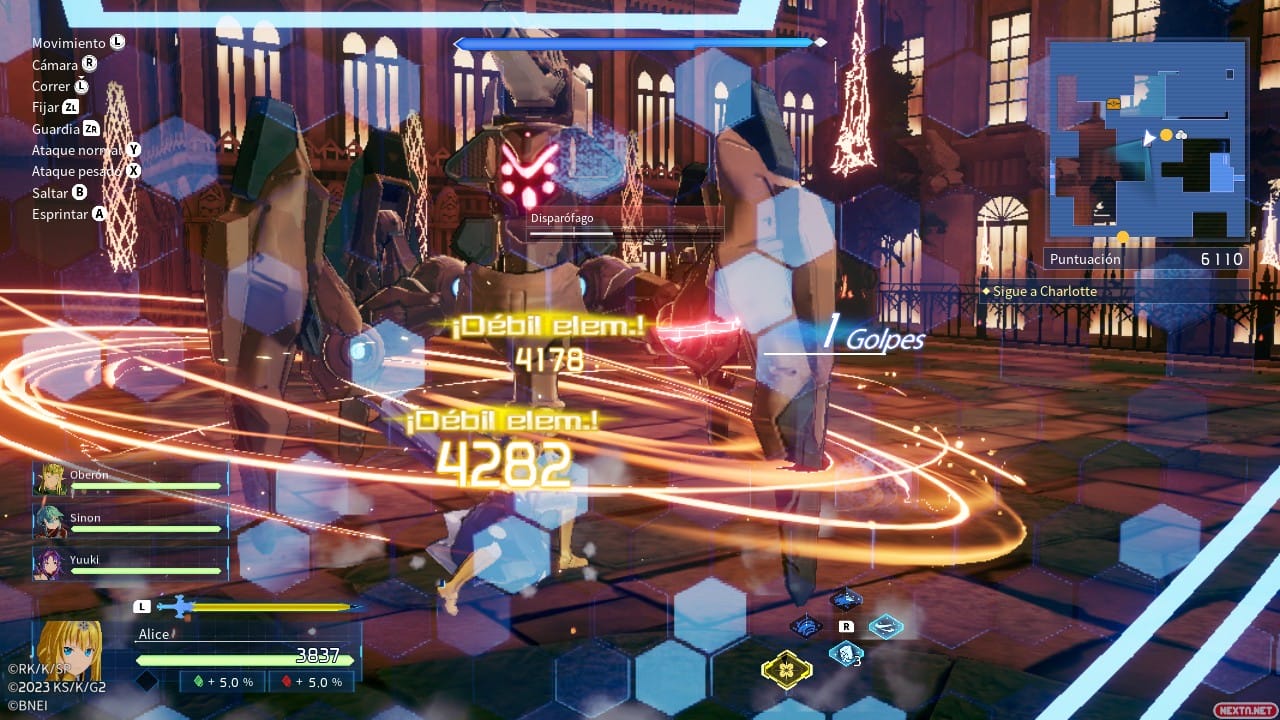Select the treasure chest marker on minimap
Screen dimensions: 1280x720
click(1113, 104)
